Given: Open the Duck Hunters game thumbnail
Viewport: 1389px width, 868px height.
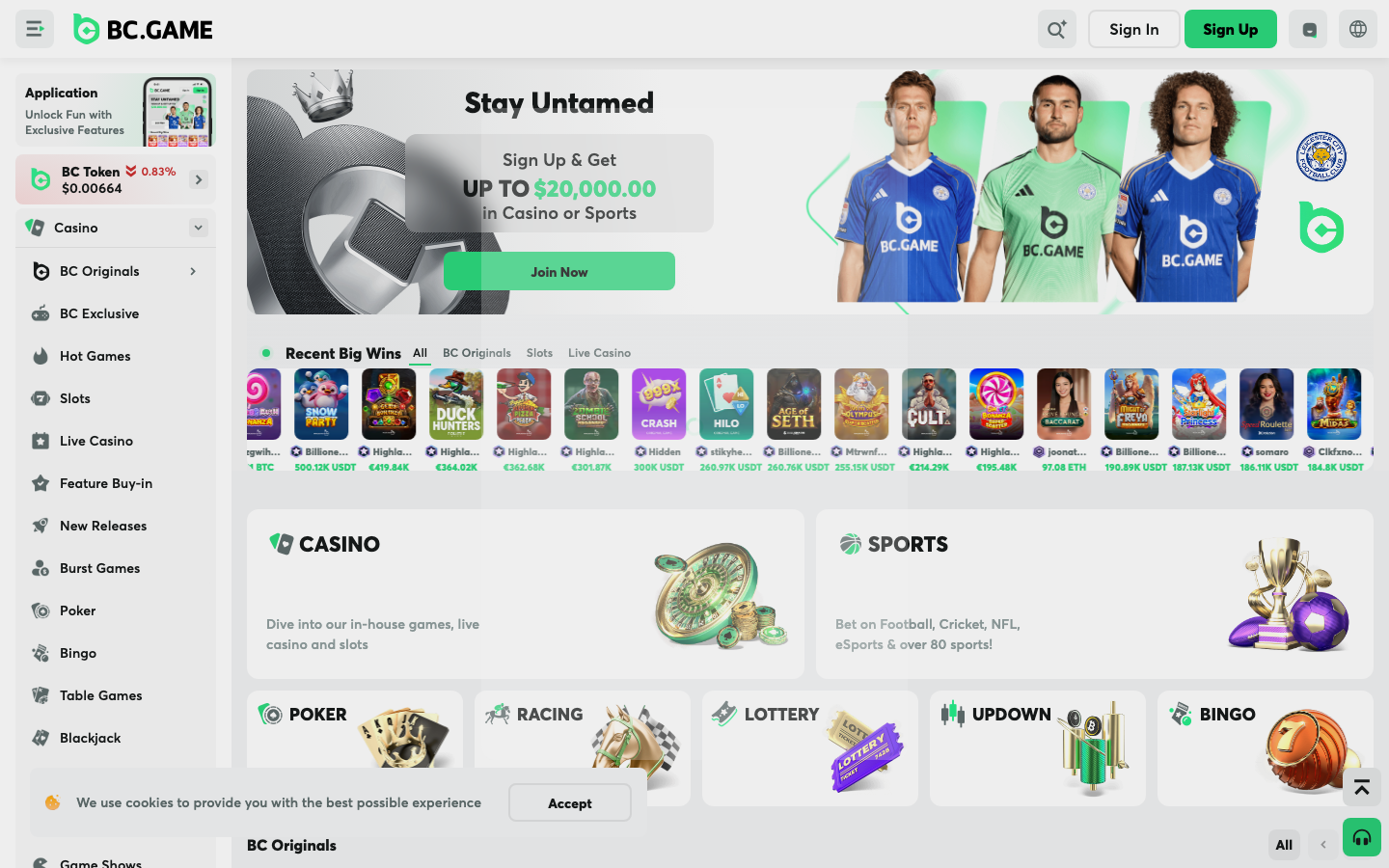Looking at the screenshot, I should [456, 404].
